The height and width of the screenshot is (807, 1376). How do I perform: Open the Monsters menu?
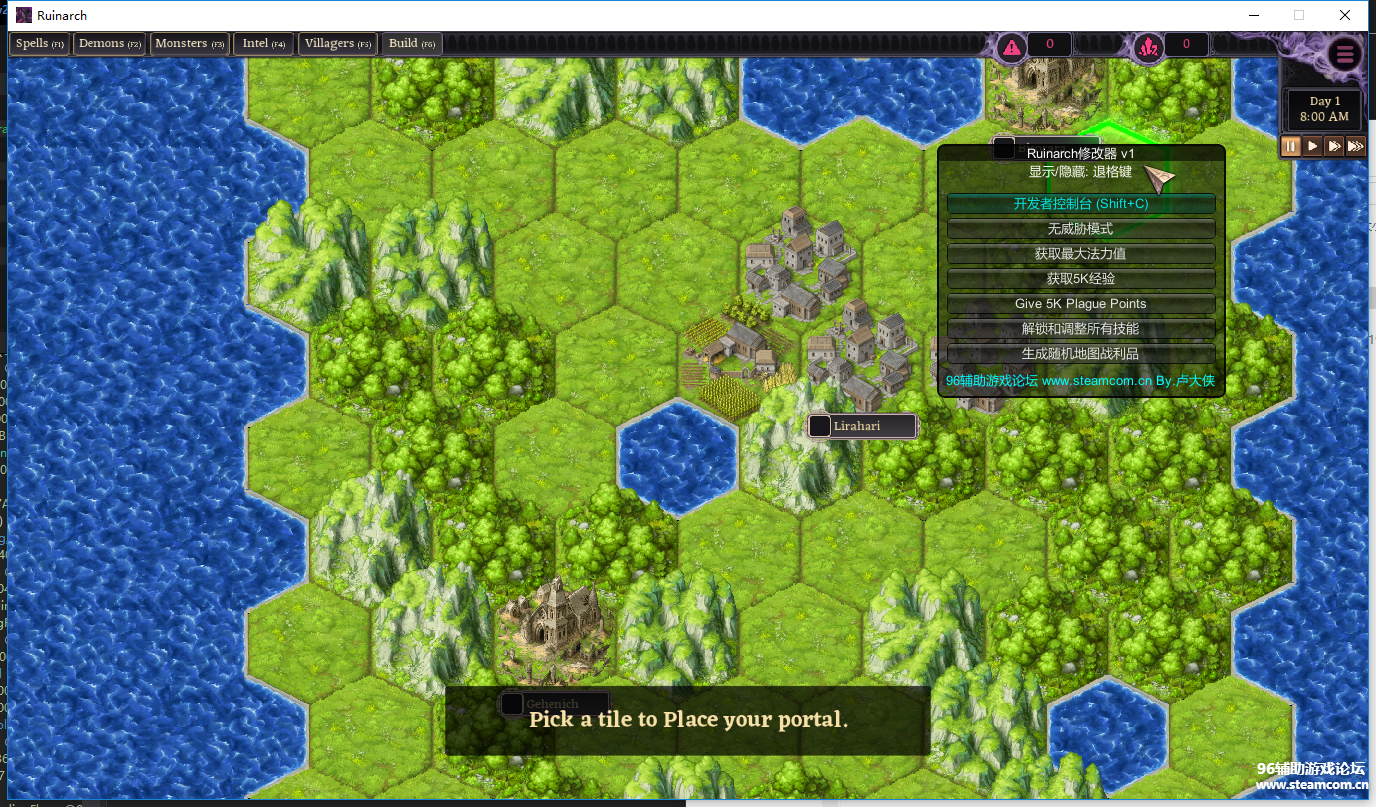(189, 44)
